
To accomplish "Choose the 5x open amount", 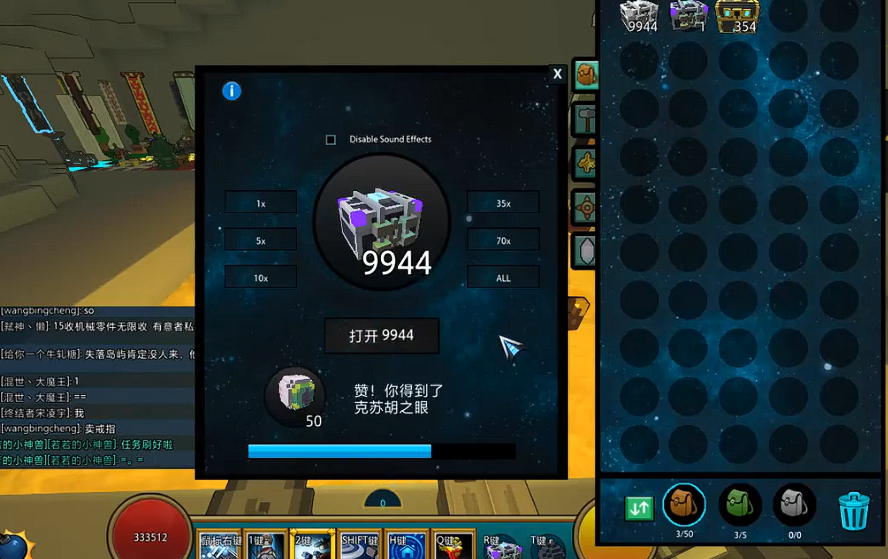I will [x=261, y=240].
